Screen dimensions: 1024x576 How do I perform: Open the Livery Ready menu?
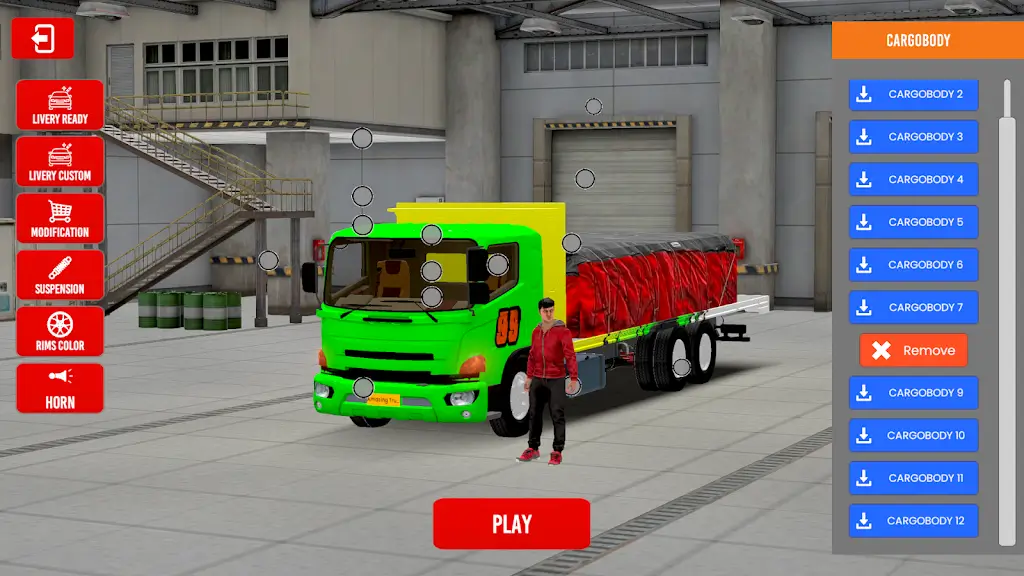point(60,105)
